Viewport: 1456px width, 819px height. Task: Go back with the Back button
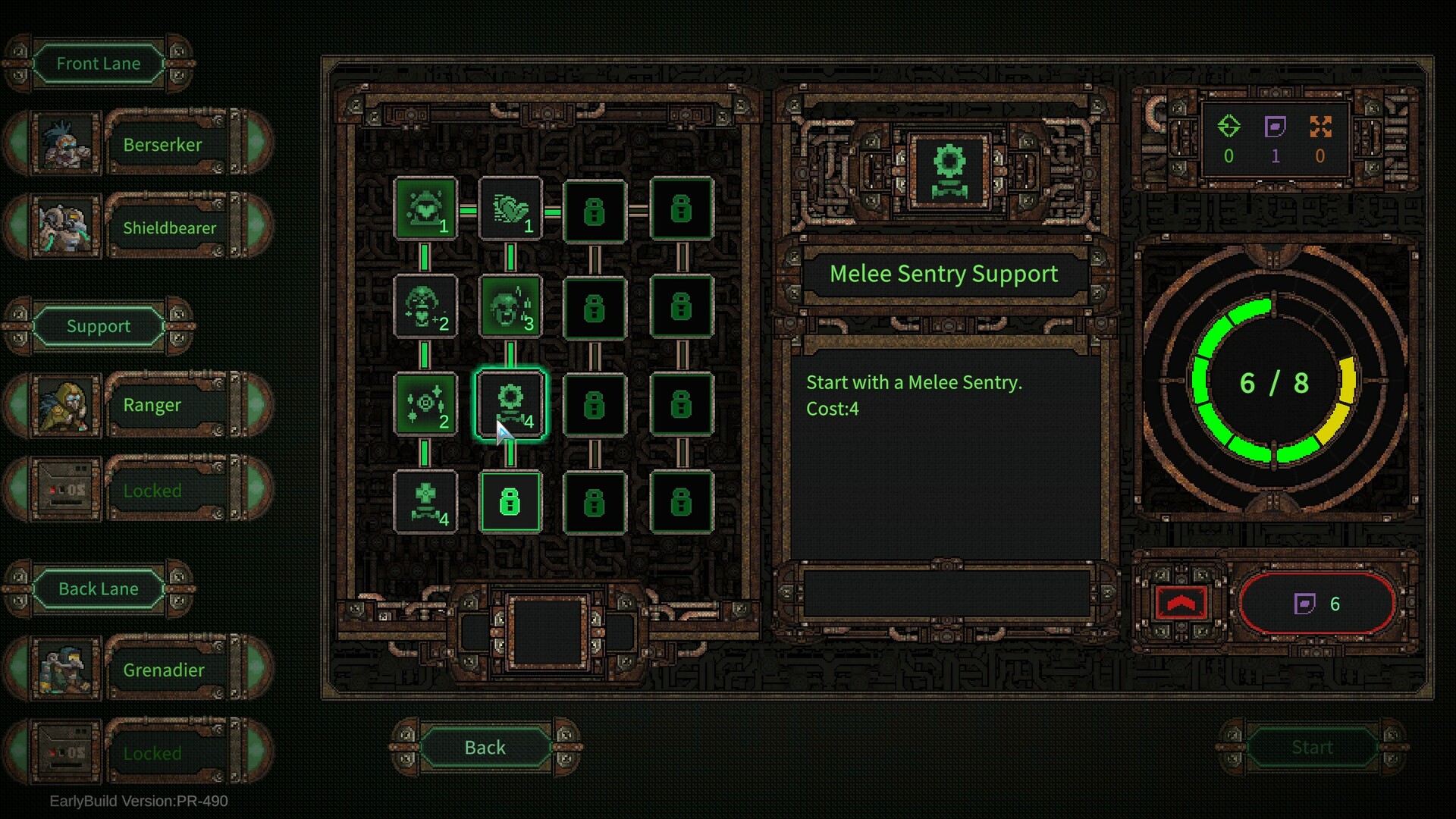485,748
